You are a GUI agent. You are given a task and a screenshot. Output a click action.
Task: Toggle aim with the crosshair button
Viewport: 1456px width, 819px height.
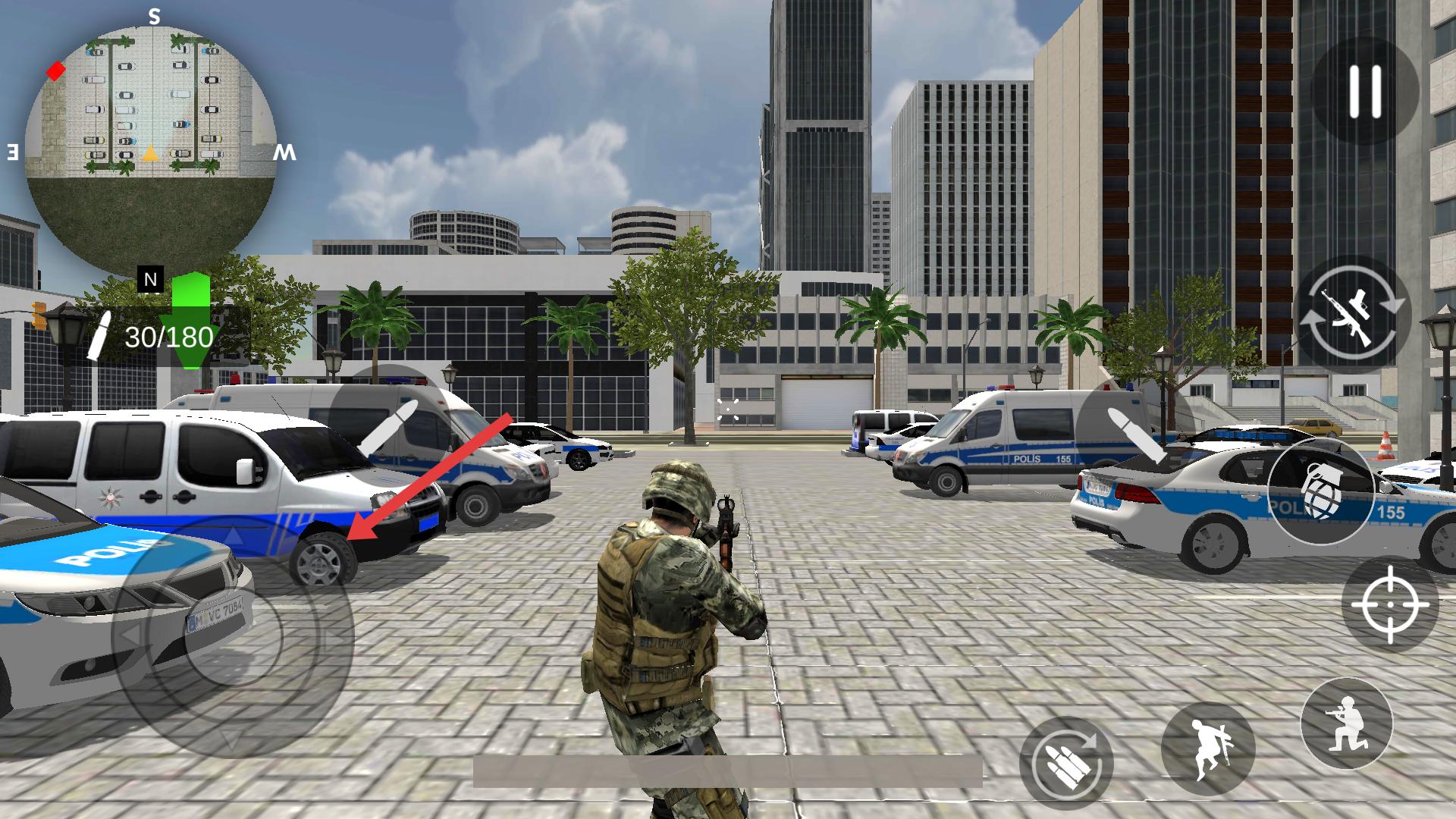tap(1389, 604)
